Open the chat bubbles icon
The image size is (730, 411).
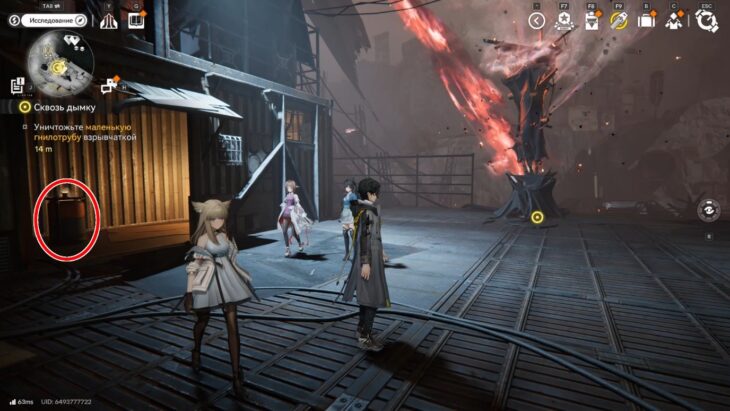click(x=105, y=85)
